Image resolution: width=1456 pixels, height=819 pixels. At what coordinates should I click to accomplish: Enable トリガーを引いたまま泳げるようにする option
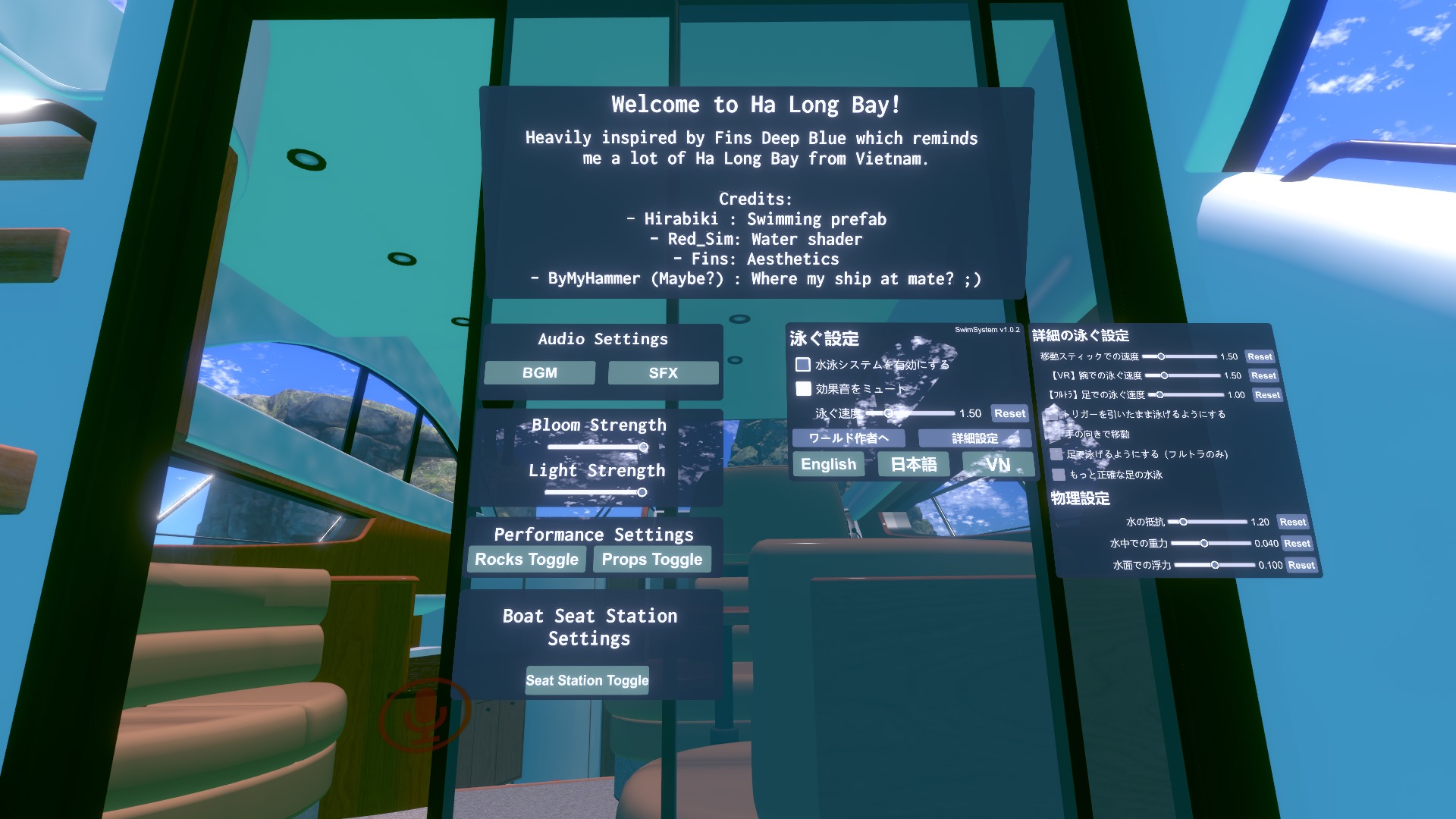point(1055,414)
